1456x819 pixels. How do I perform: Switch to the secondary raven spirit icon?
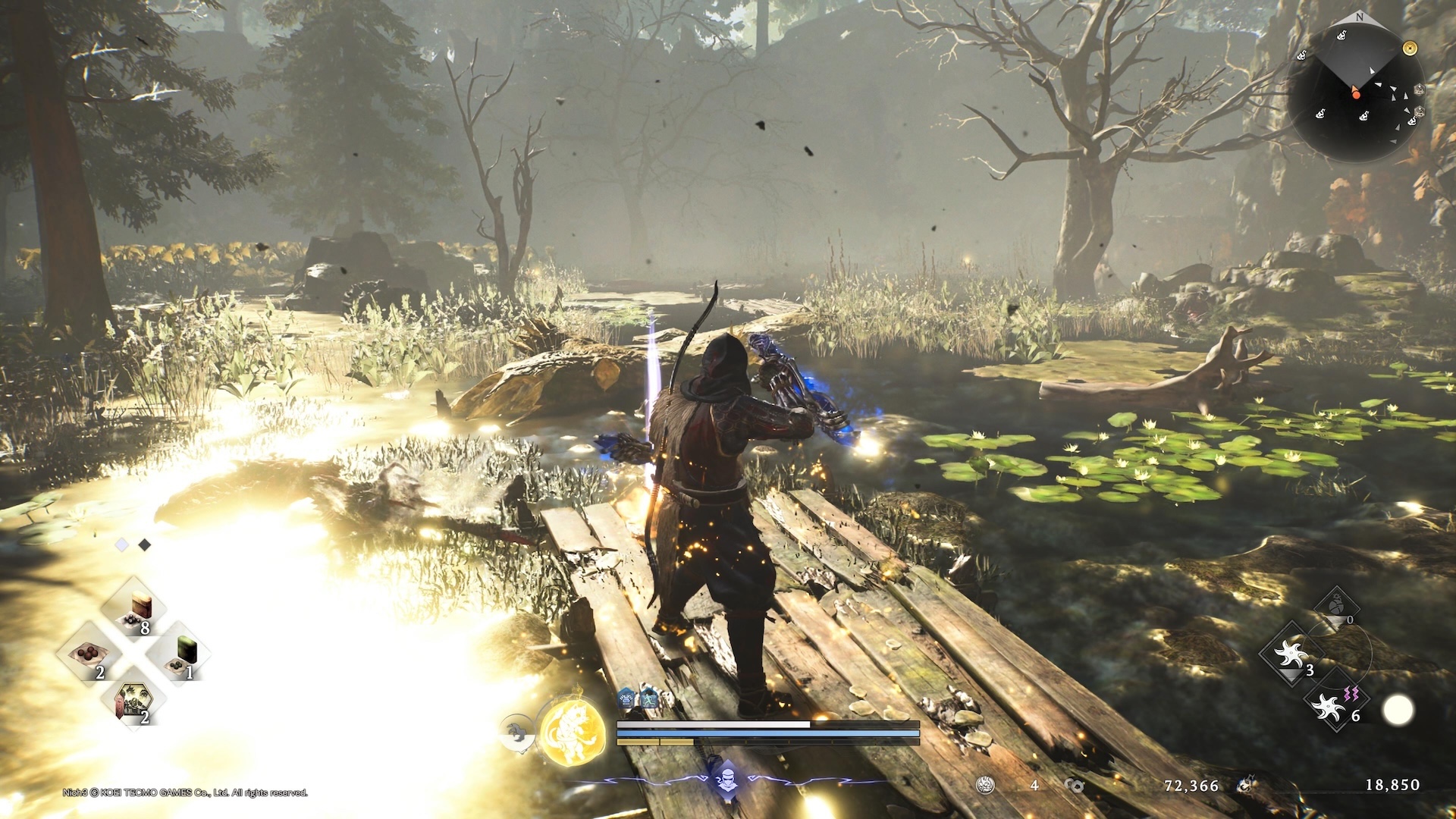pos(517,733)
